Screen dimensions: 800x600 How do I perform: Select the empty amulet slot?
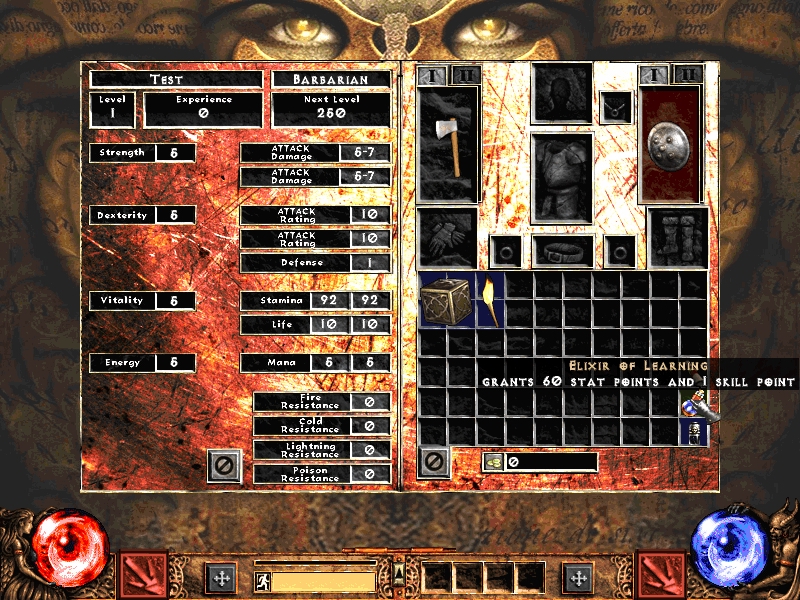point(615,106)
